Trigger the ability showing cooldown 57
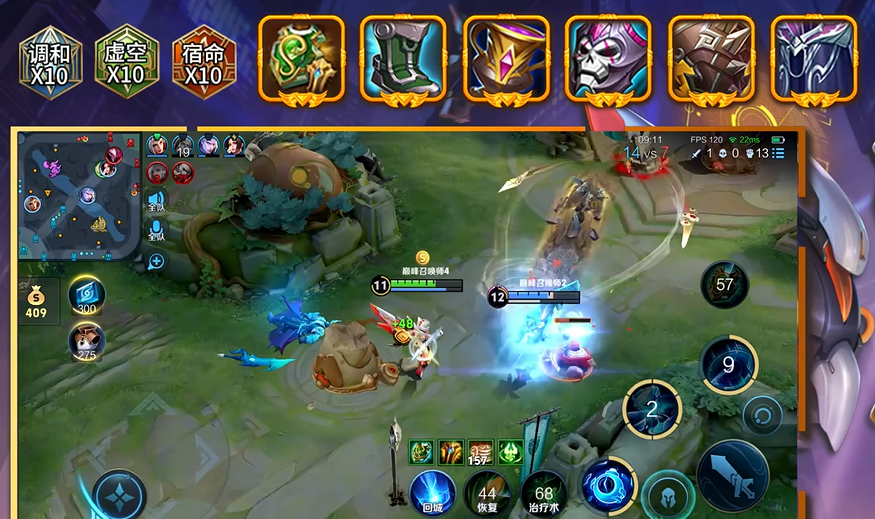The image size is (875, 519). coord(724,285)
